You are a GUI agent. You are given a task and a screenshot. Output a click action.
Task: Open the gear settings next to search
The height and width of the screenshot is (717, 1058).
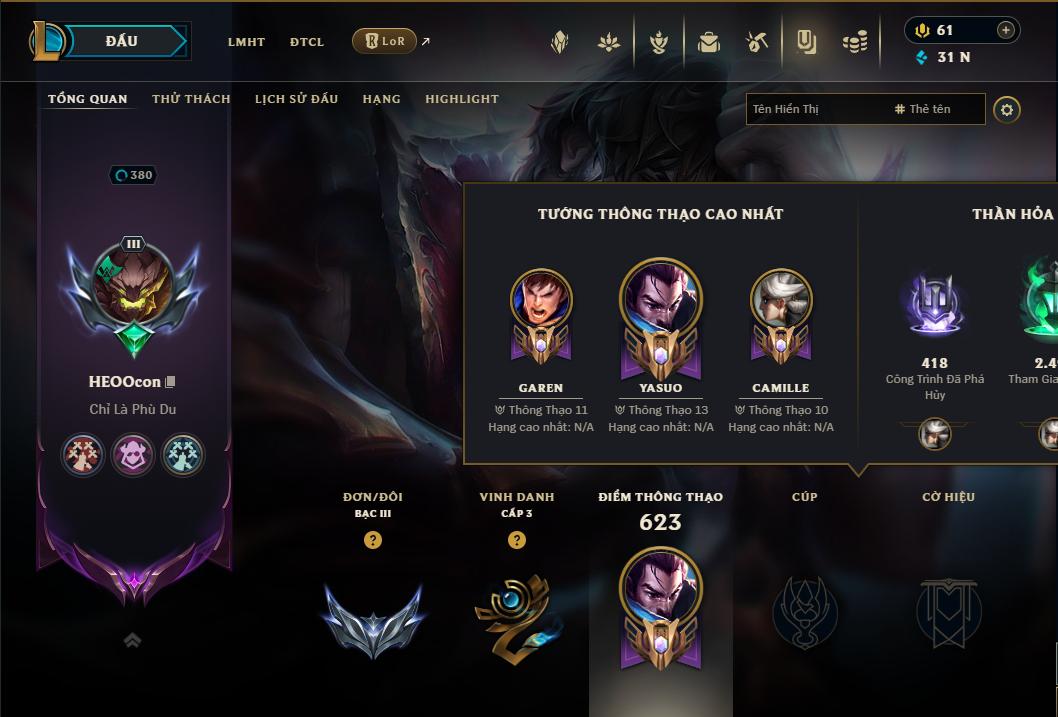coord(1007,109)
